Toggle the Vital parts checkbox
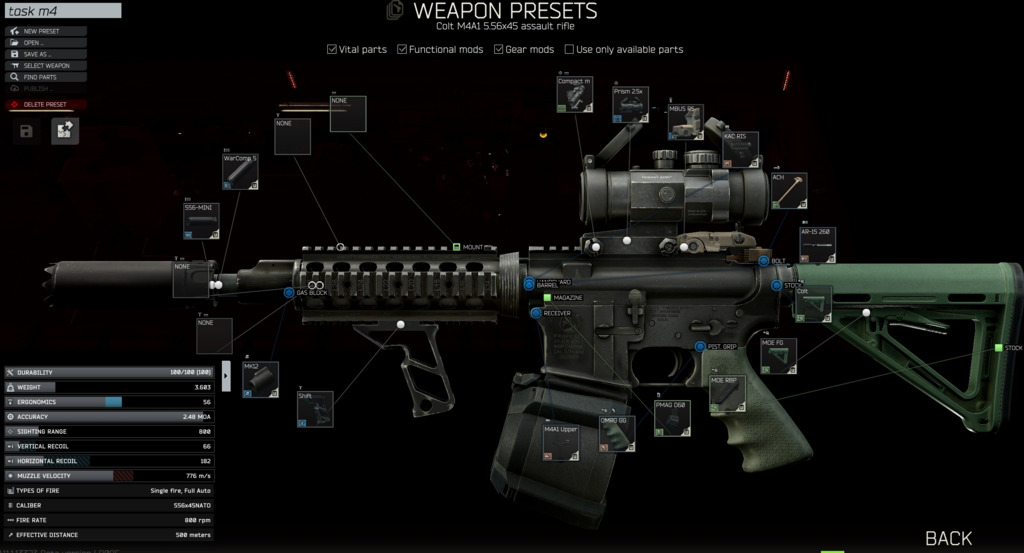Image resolution: width=1024 pixels, height=553 pixels. 333,49
